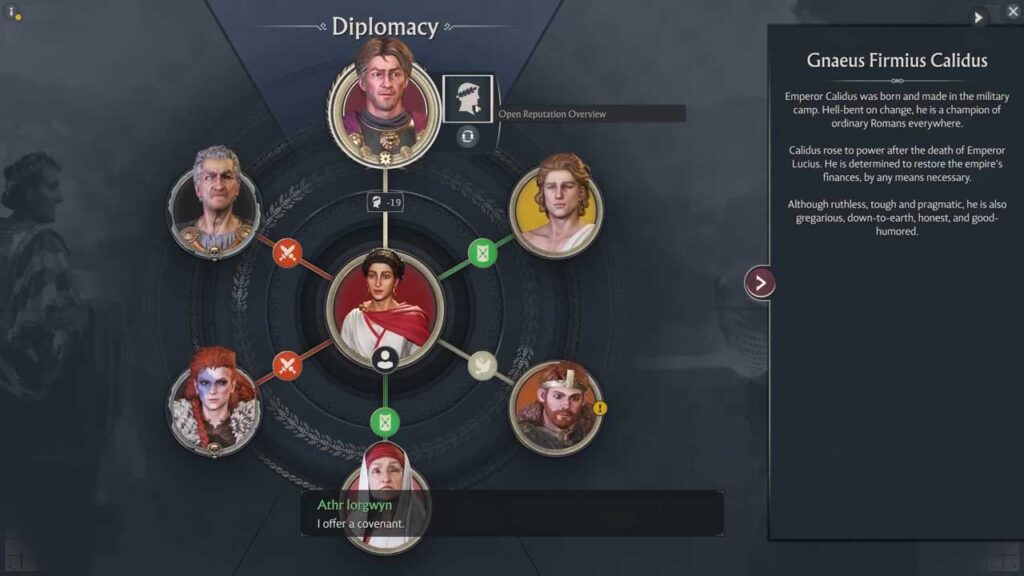Click the play button in top corner
This screenshot has width=1024, height=576.
tap(978, 17)
